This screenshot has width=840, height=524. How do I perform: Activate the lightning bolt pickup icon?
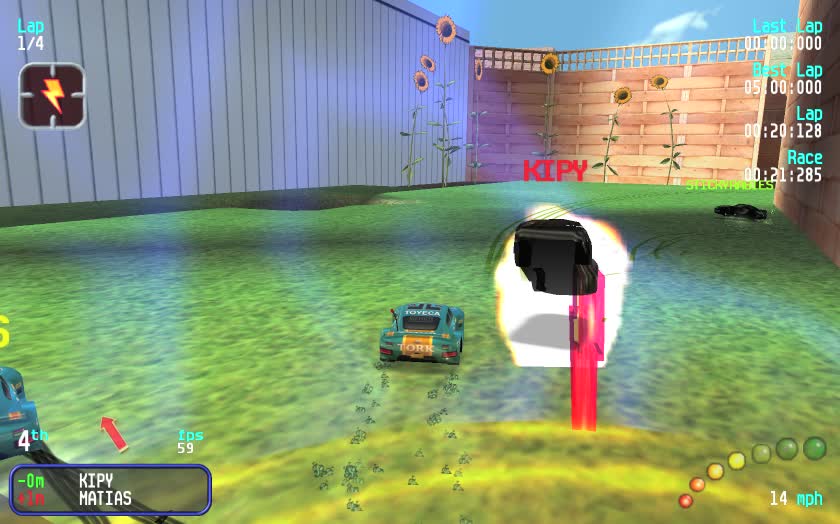coord(52,95)
